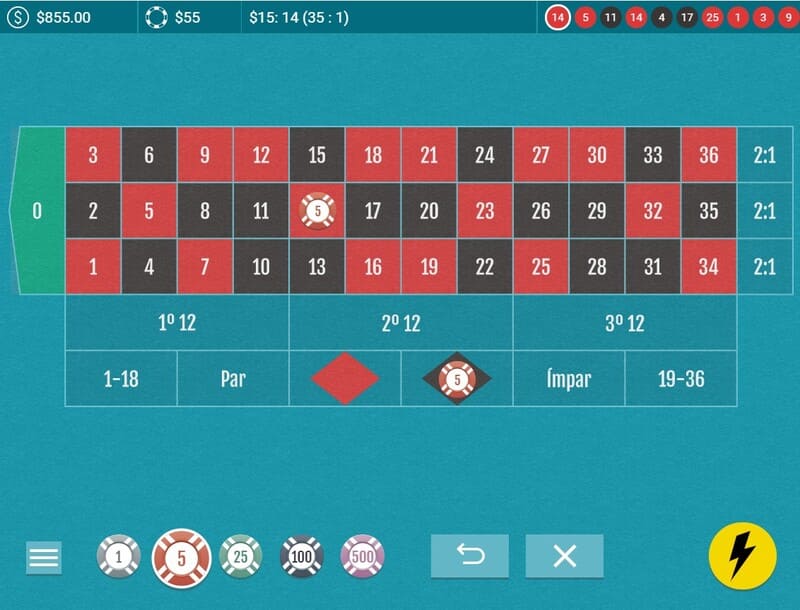Undo the last bet

coord(469,556)
